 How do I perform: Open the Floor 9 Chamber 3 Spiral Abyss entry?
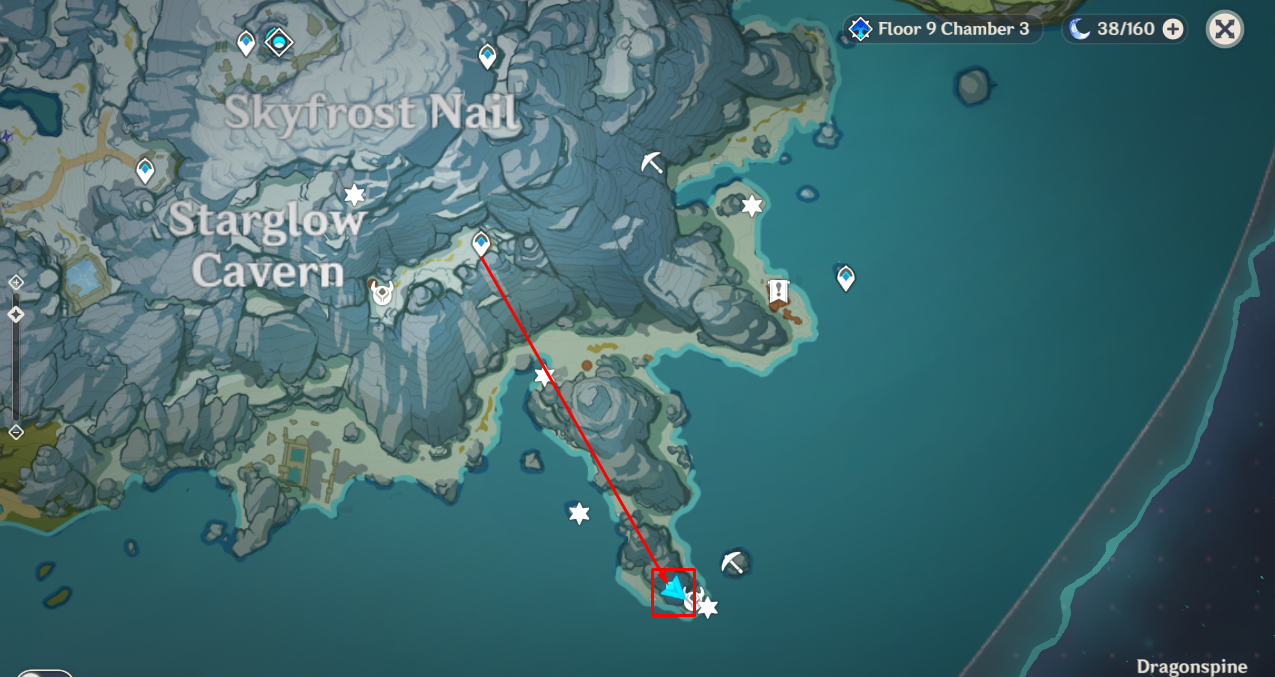tap(939, 29)
